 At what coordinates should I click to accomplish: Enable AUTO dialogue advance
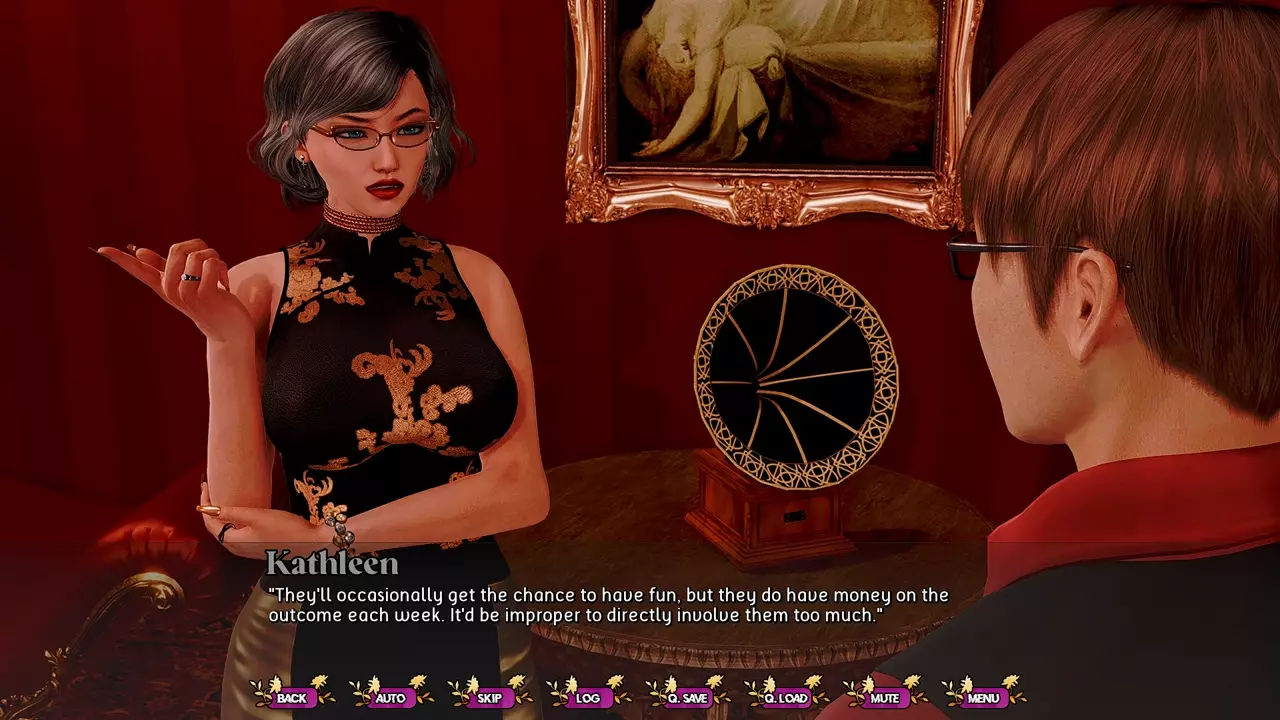(390, 698)
